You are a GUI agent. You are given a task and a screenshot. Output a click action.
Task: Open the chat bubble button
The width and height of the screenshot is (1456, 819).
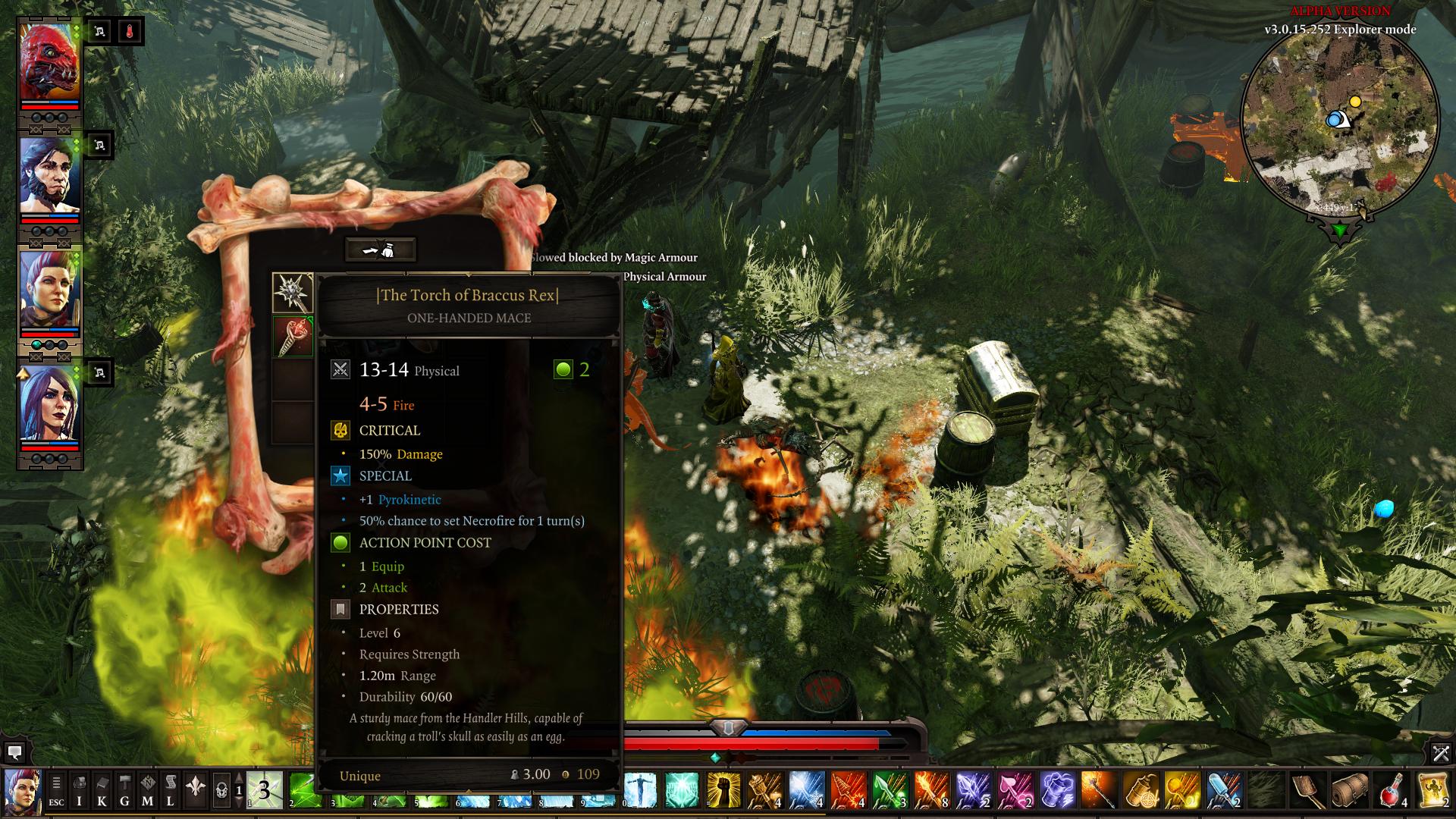[14, 752]
